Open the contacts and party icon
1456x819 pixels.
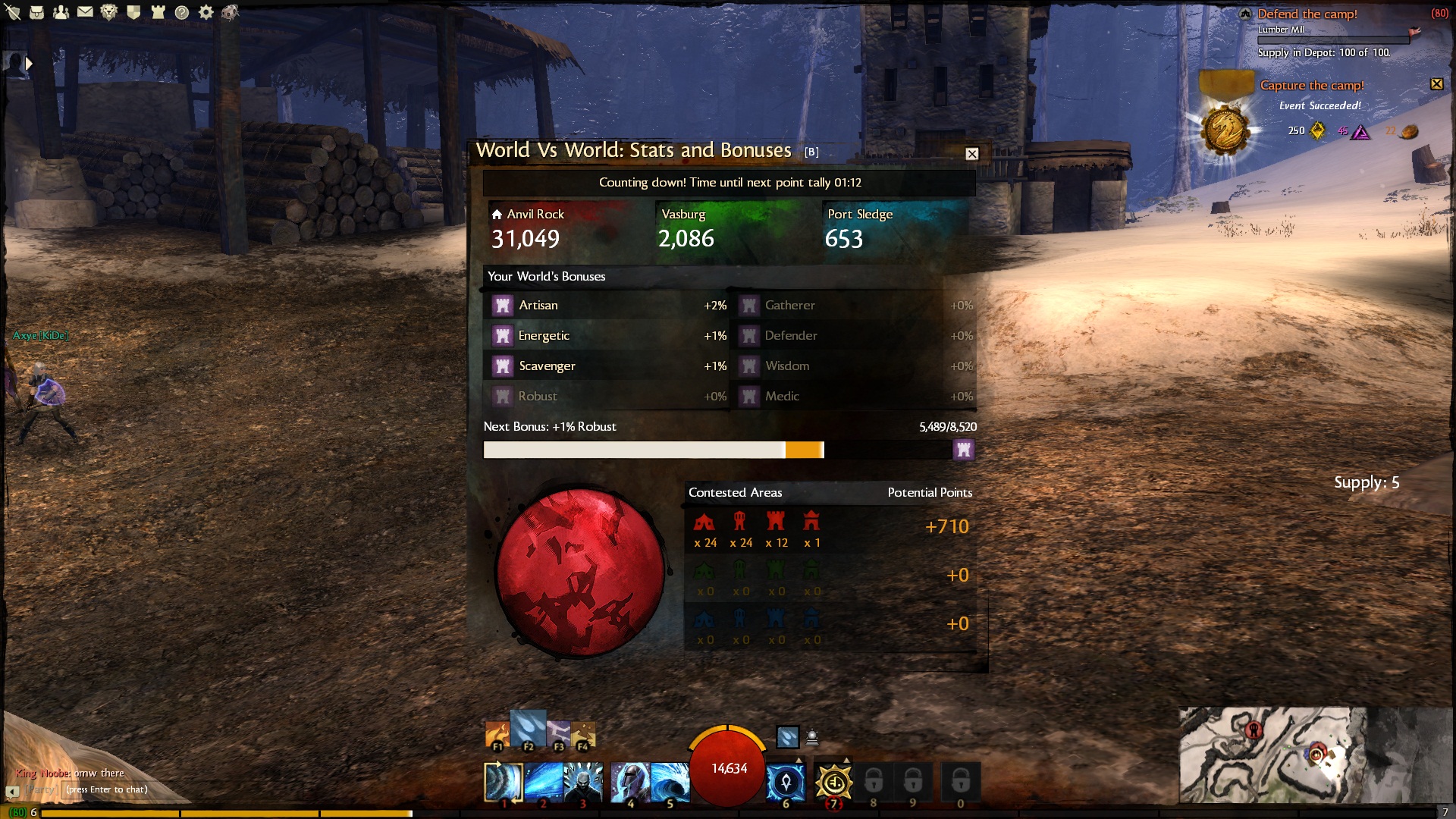point(61,12)
